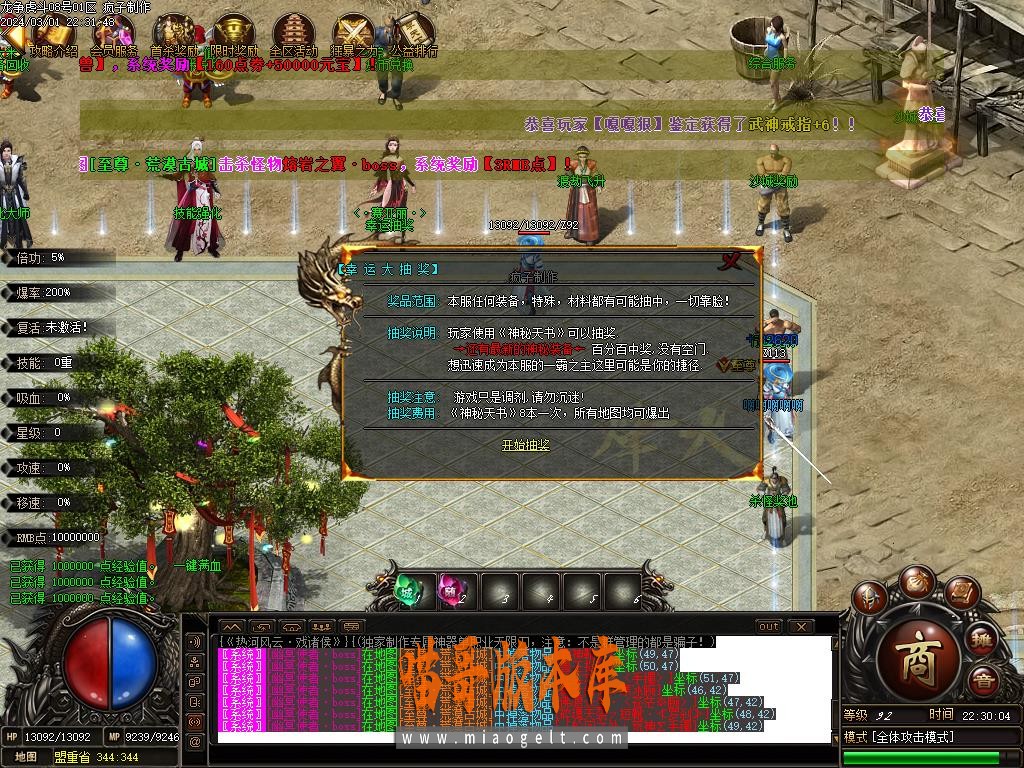Click the chat panel's out button
This screenshot has width=1024, height=768.
point(768,626)
